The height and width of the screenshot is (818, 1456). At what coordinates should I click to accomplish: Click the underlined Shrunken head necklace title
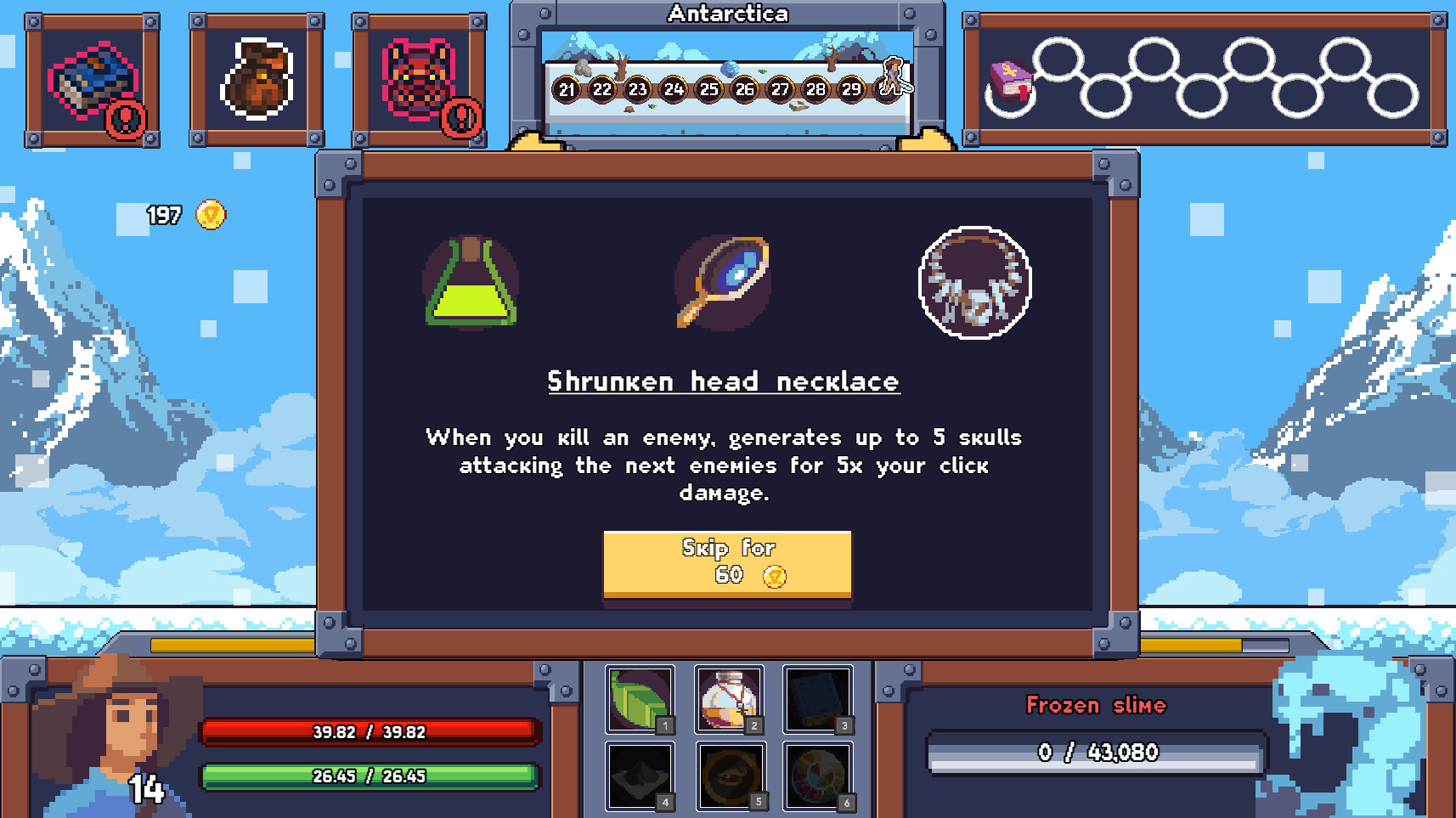[x=725, y=381]
